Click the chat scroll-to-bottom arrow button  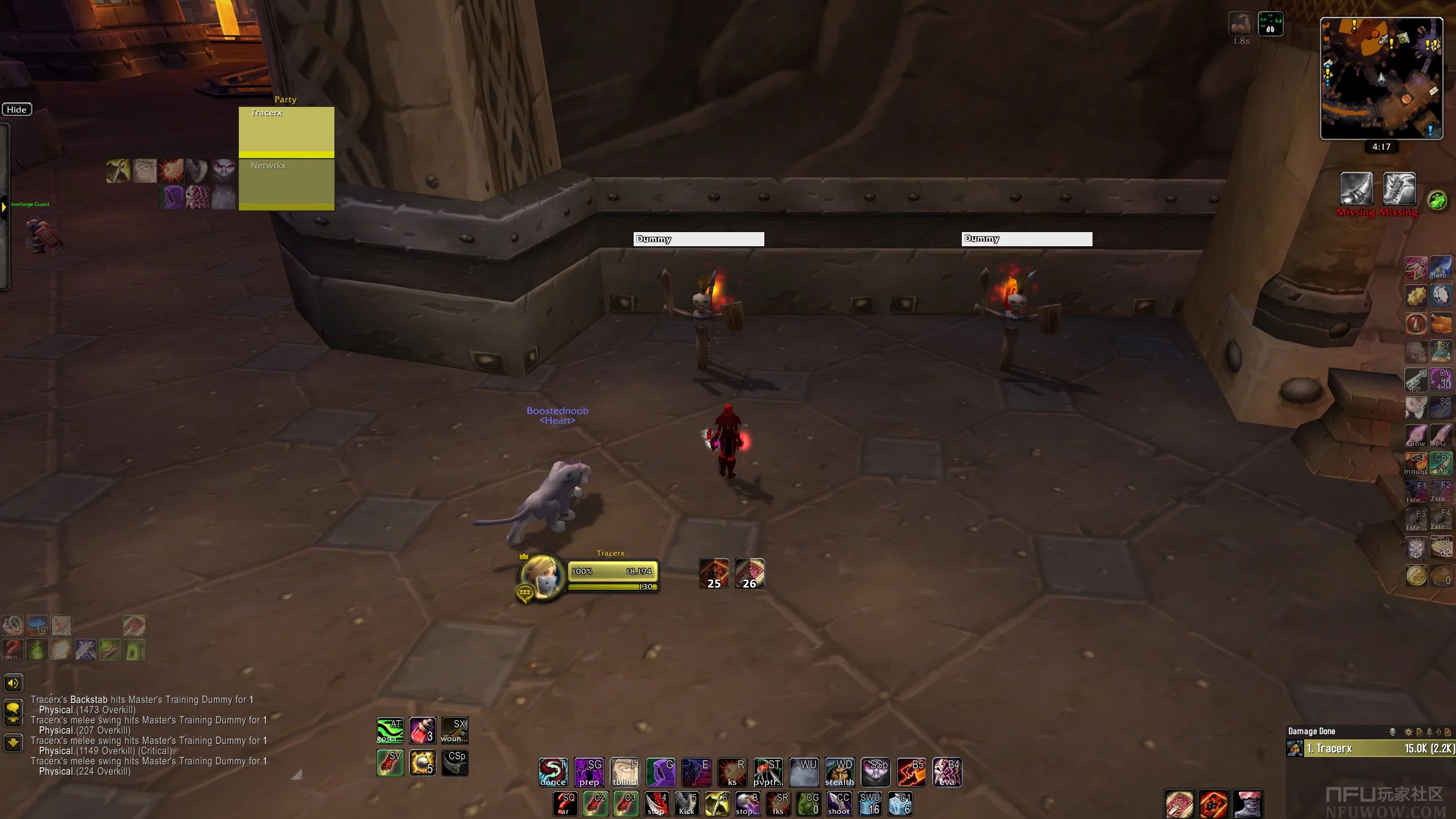coord(13,742)
